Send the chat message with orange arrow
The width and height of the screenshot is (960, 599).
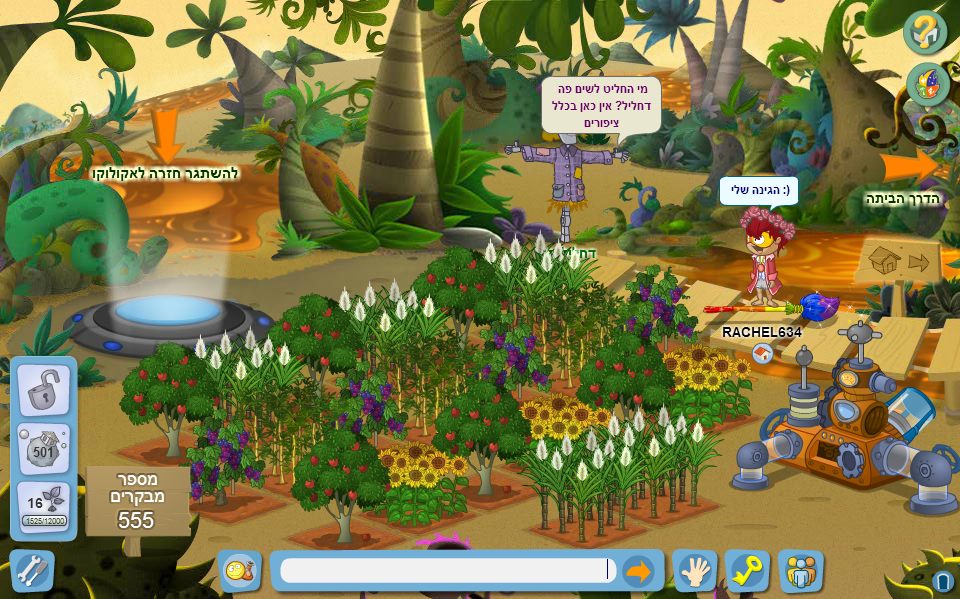[637, 571]
